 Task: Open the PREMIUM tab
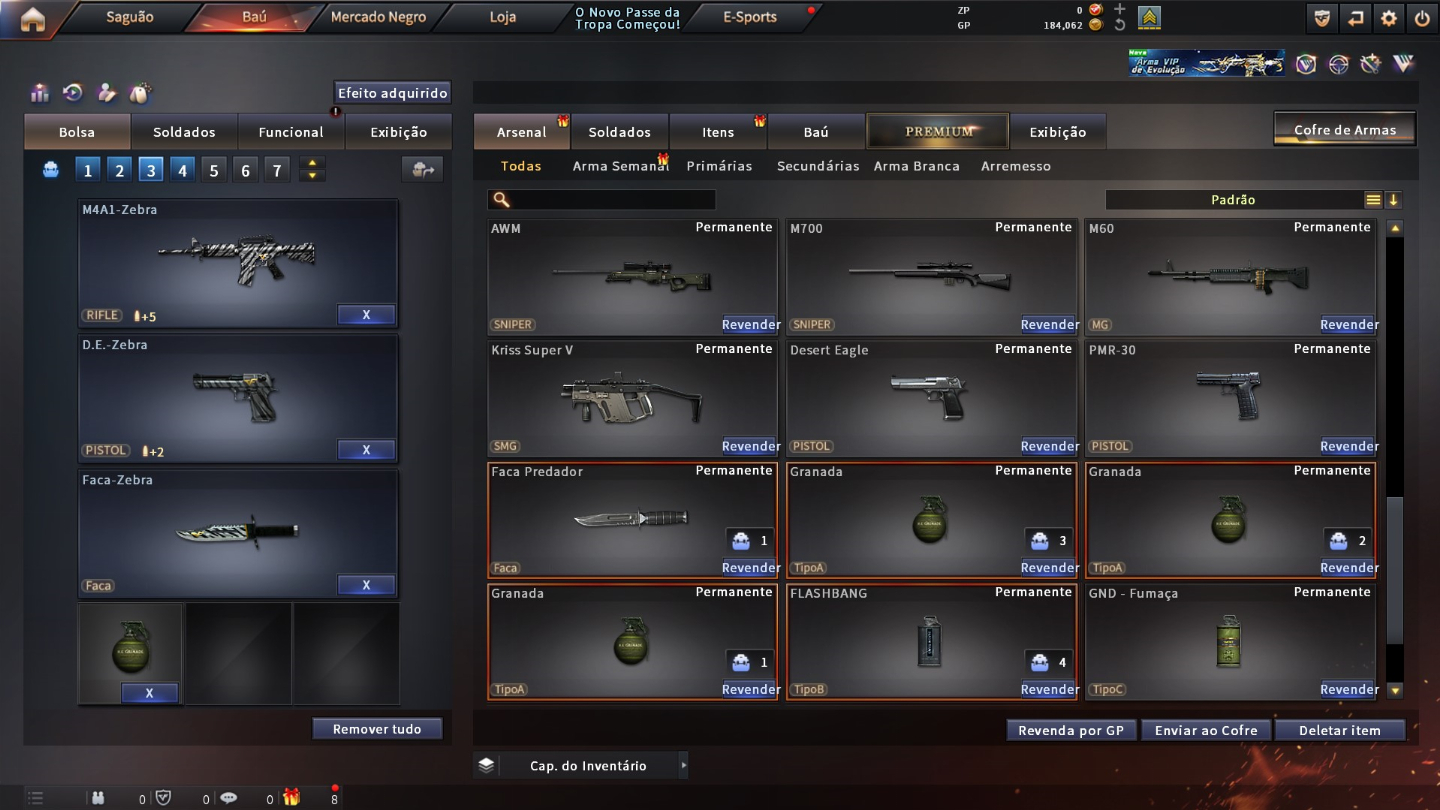pyautogui.click(x=938, y=131)
